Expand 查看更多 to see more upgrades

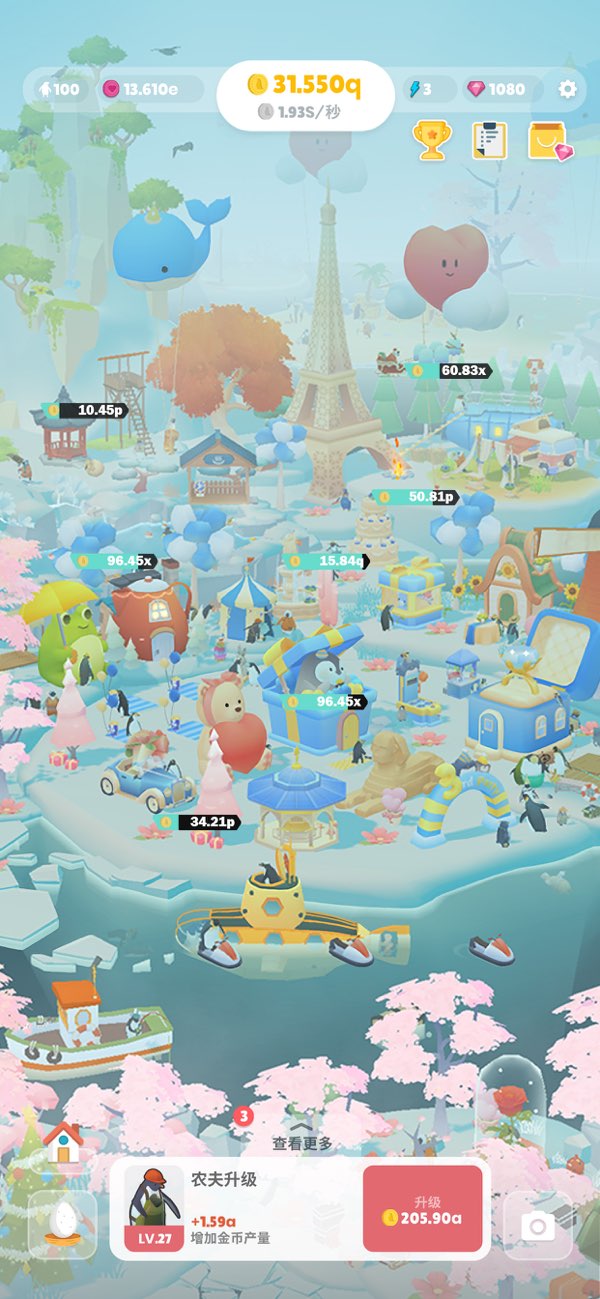pyautogui.click(x=302, y=1142)
